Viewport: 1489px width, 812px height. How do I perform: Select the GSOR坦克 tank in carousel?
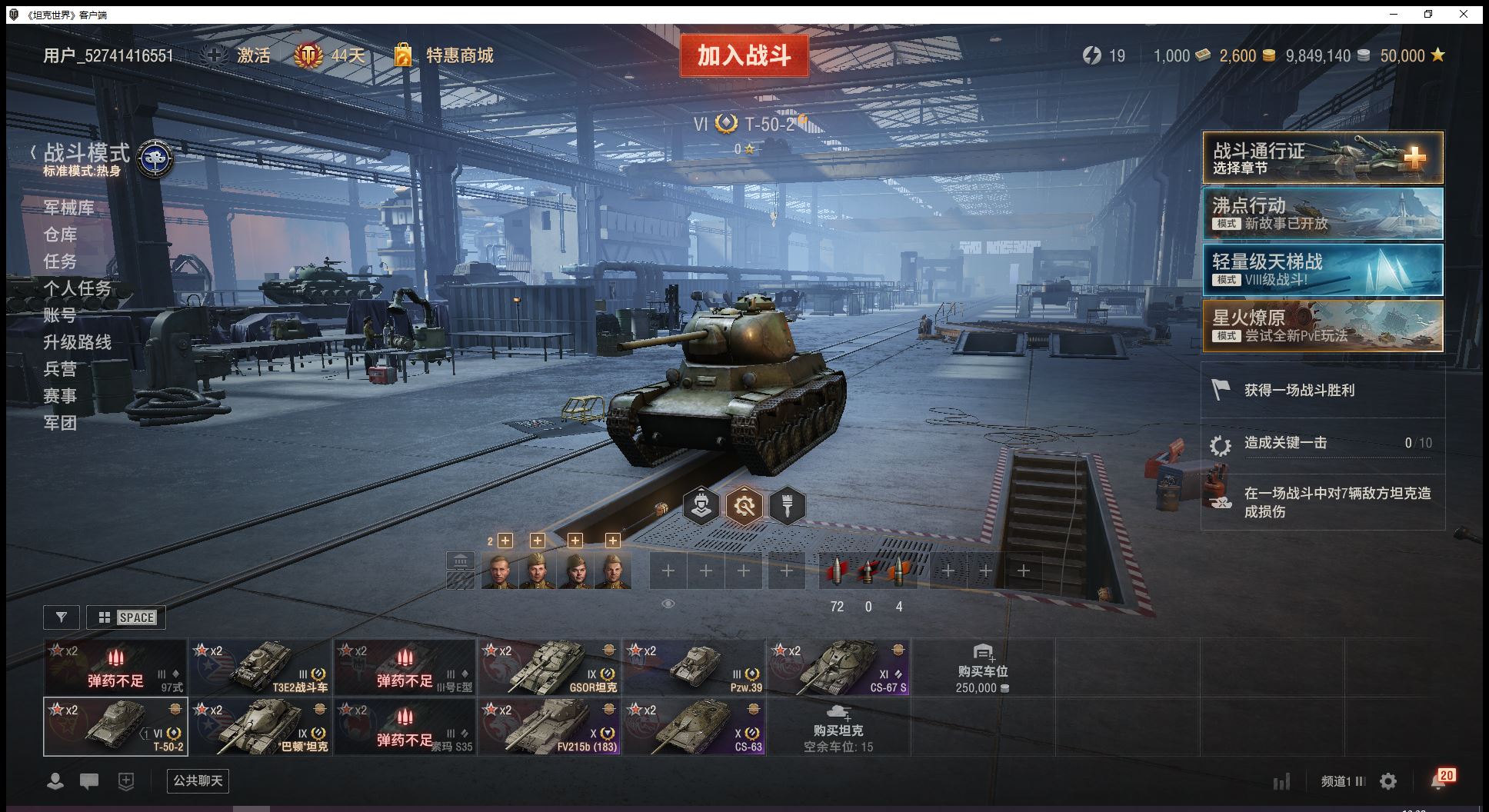[x=549, y=667]
